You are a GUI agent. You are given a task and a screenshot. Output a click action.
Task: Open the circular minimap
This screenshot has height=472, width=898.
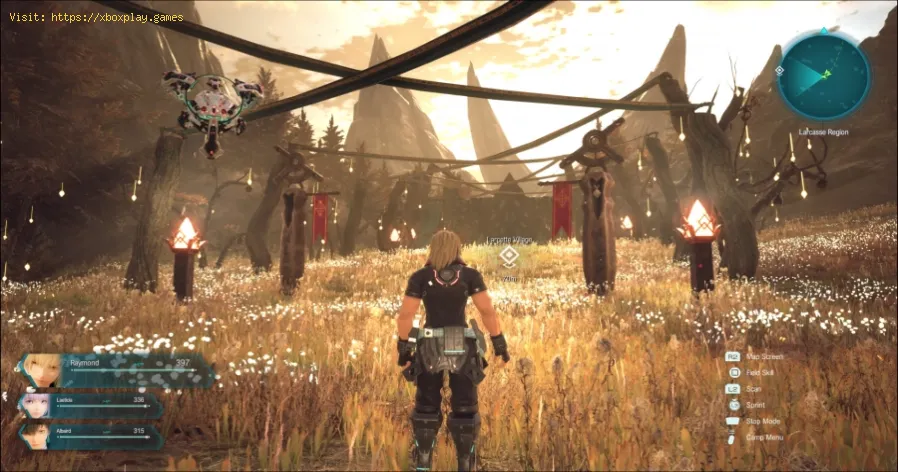click(823, 75)
